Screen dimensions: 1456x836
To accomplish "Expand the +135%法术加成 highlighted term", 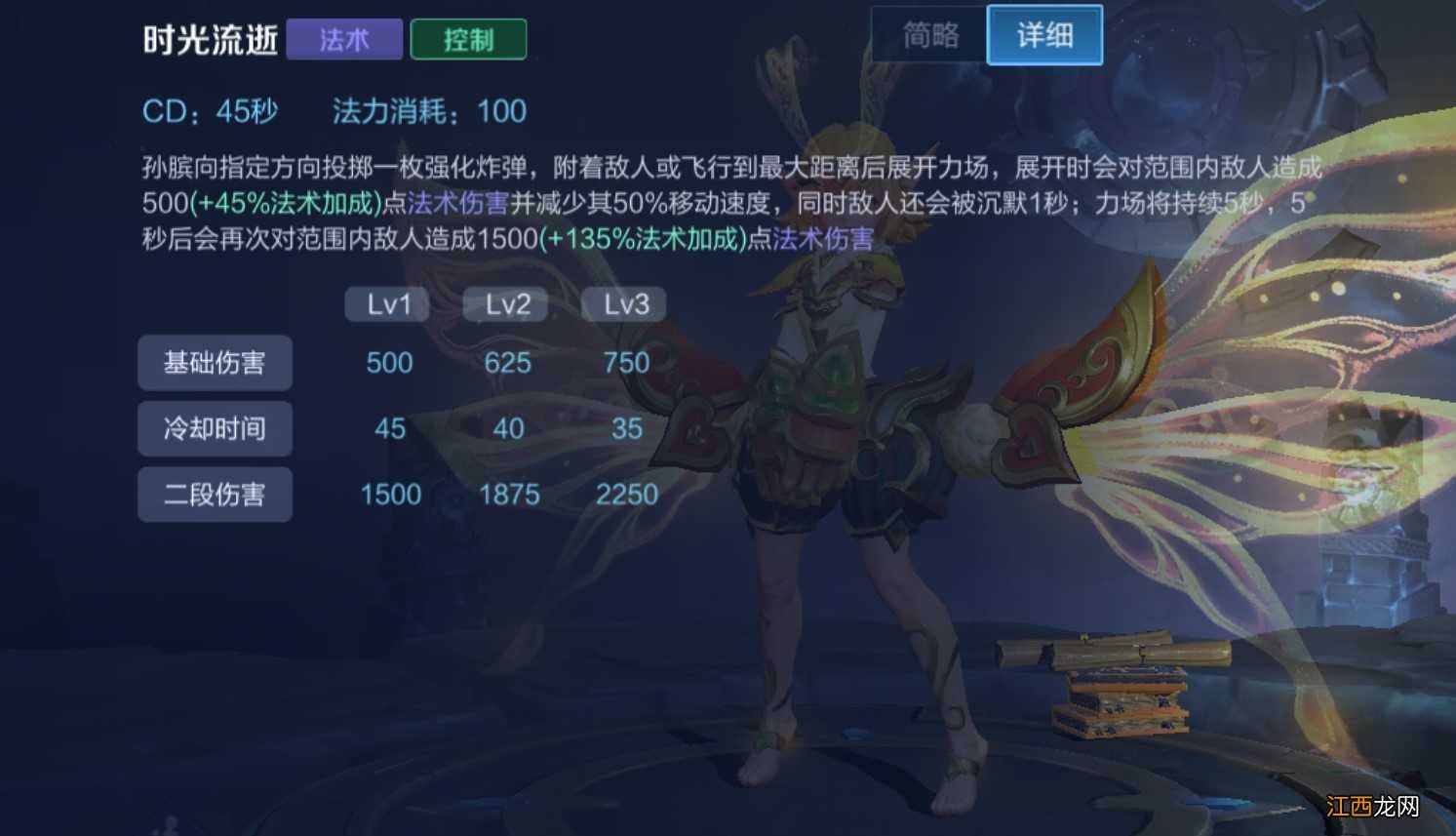I will 644,237.
